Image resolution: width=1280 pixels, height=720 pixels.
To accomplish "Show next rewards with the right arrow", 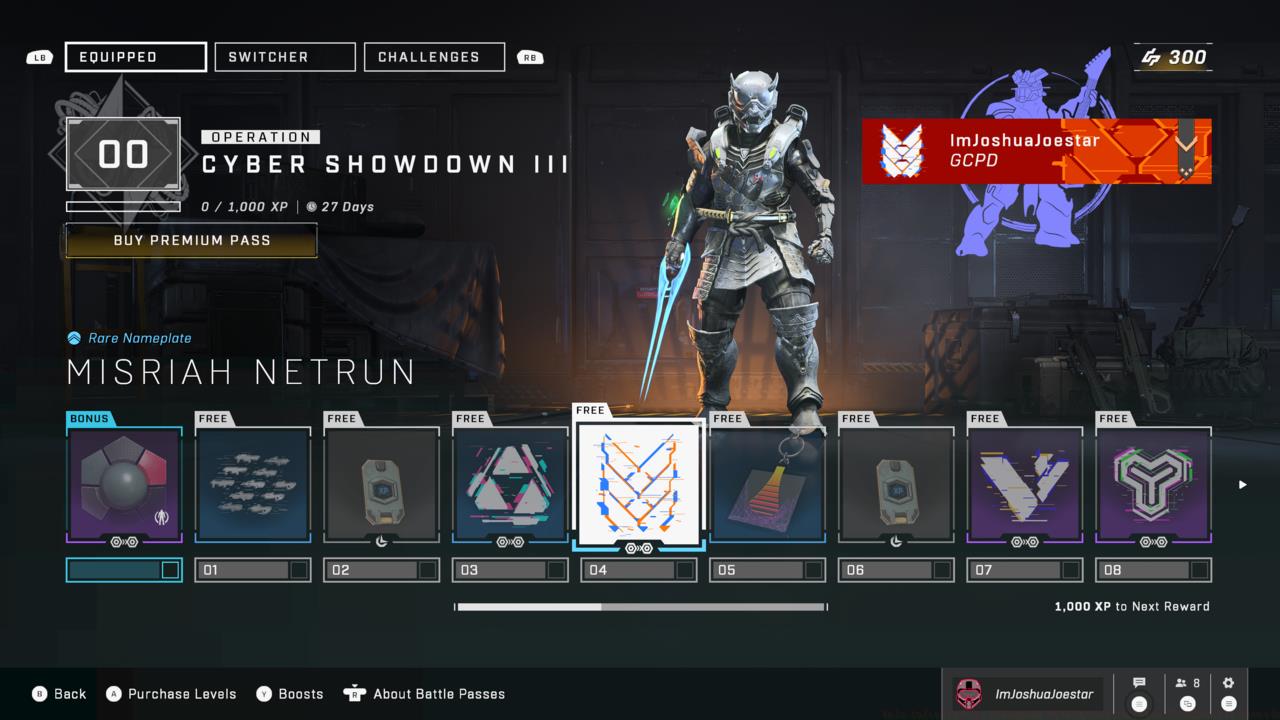I will point(1243,485).
